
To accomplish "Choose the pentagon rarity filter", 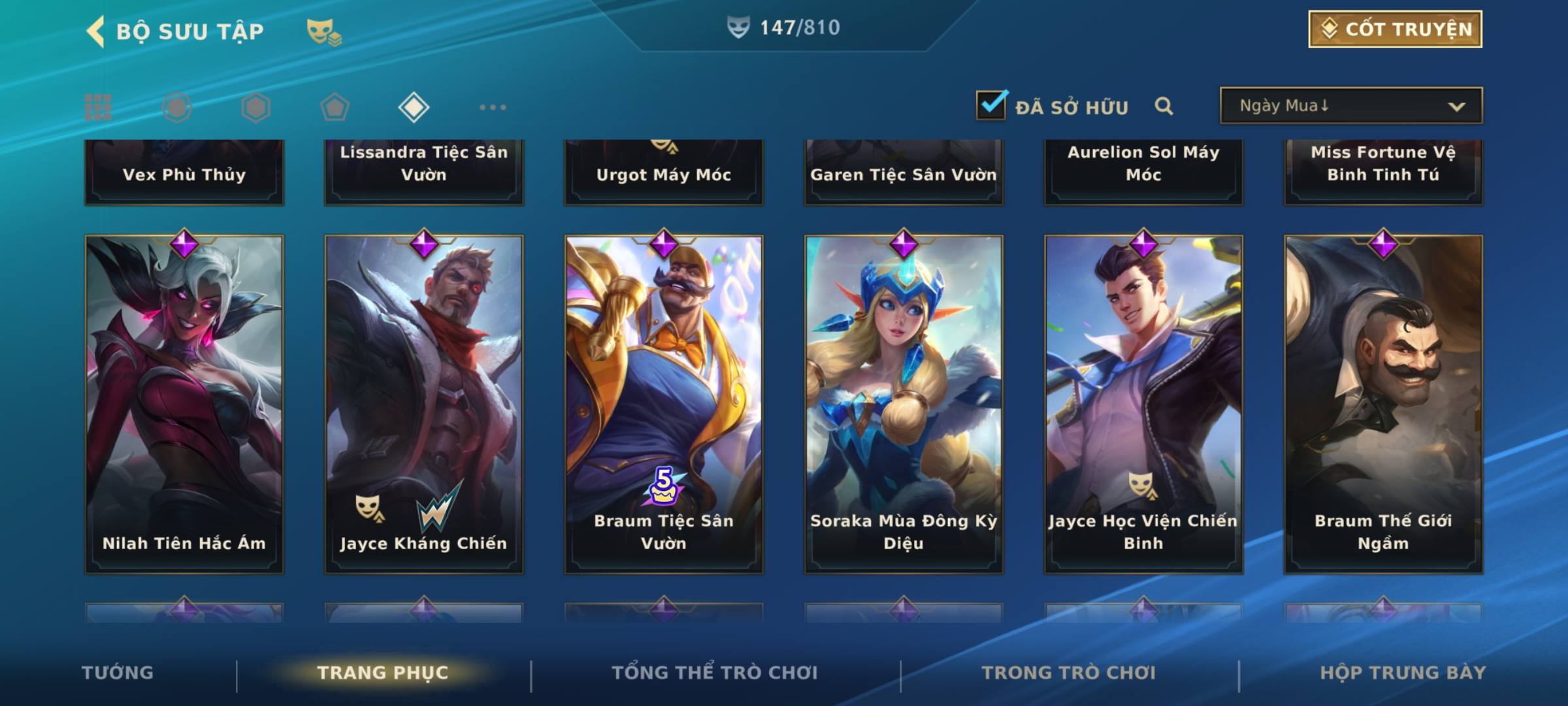I will 335,107.
